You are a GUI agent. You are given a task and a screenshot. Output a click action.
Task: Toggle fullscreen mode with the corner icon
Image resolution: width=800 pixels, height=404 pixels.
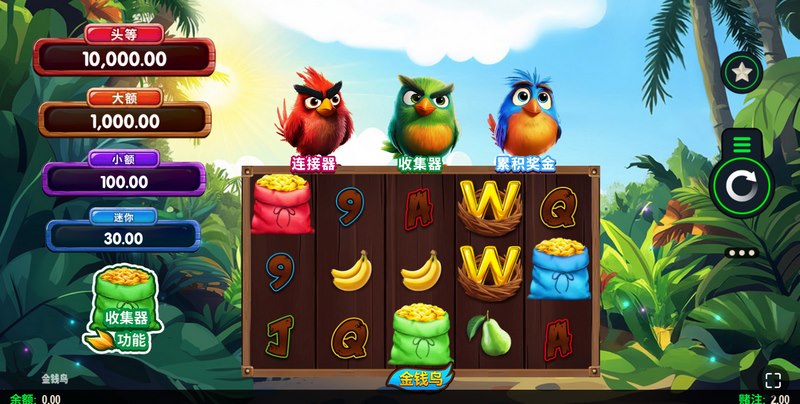click(x=773, y=380)
